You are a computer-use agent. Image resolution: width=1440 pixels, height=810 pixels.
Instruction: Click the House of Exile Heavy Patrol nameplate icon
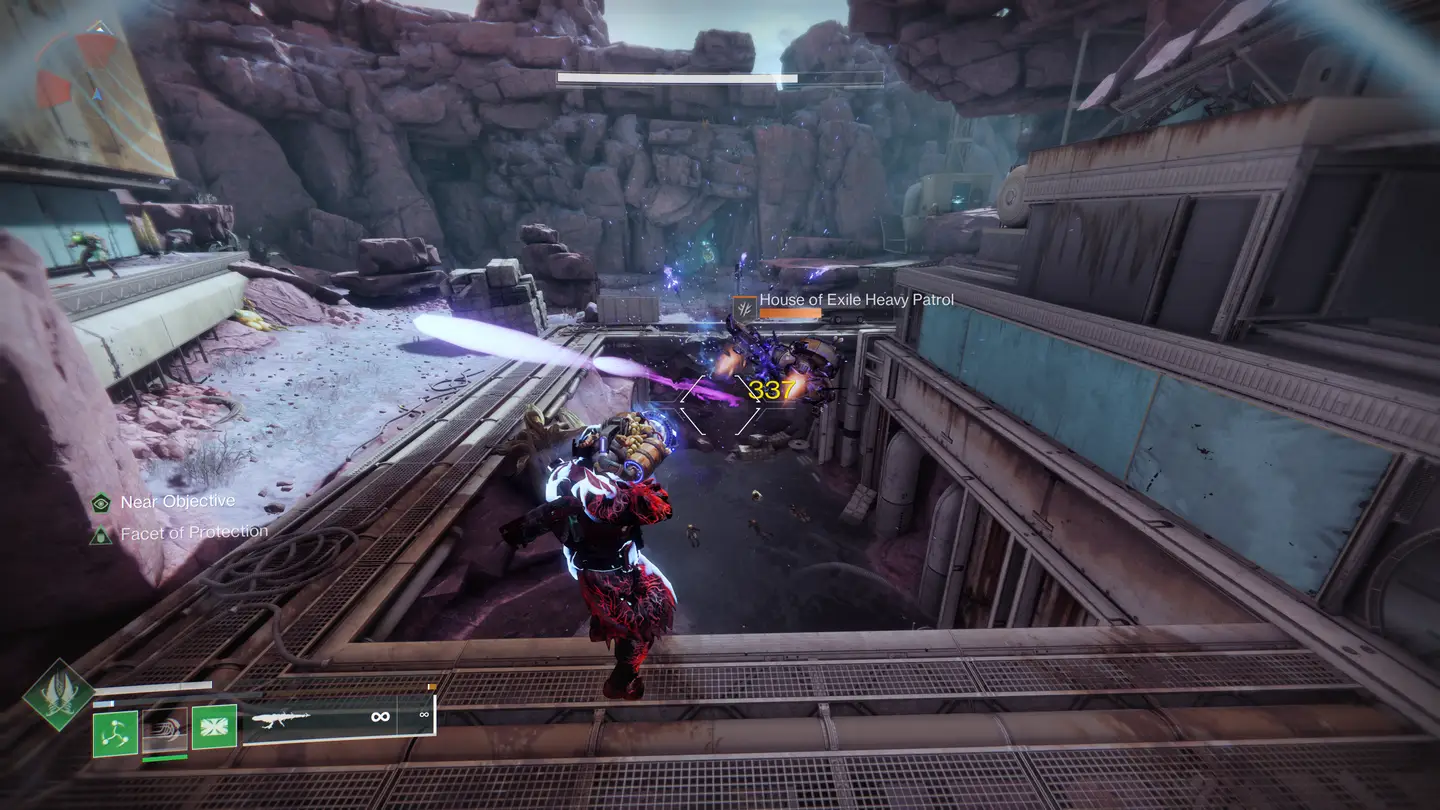(x=744, y=307)
